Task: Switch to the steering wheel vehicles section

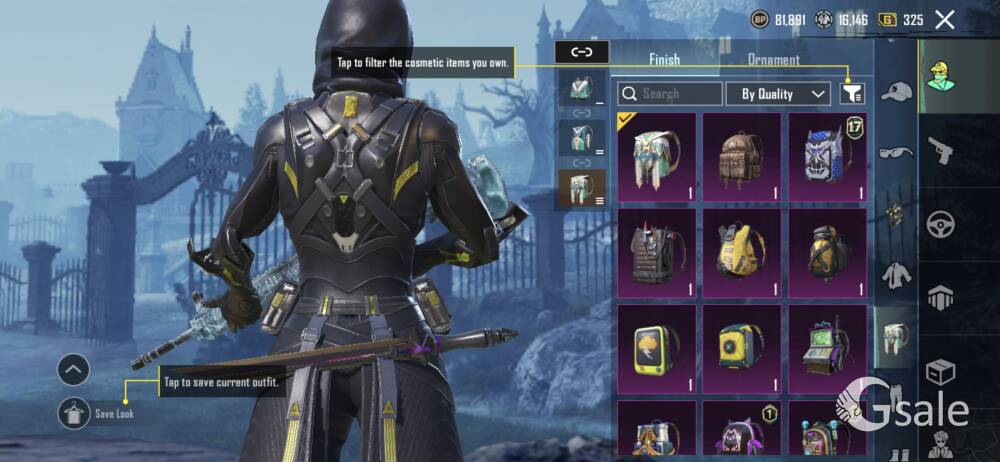Action: [x=940, y=223]
